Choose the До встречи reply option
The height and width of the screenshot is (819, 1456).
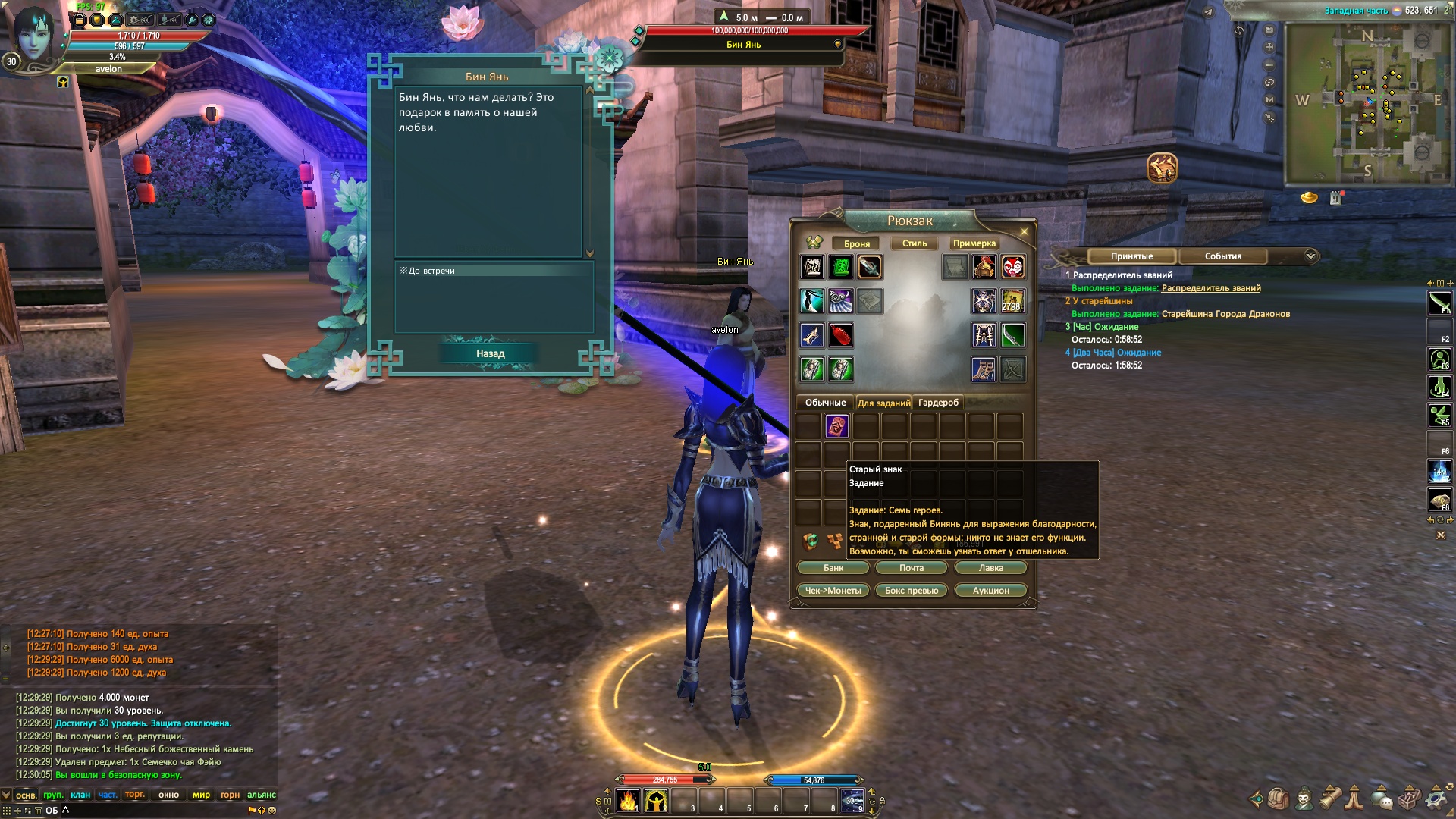click(431, 271)
